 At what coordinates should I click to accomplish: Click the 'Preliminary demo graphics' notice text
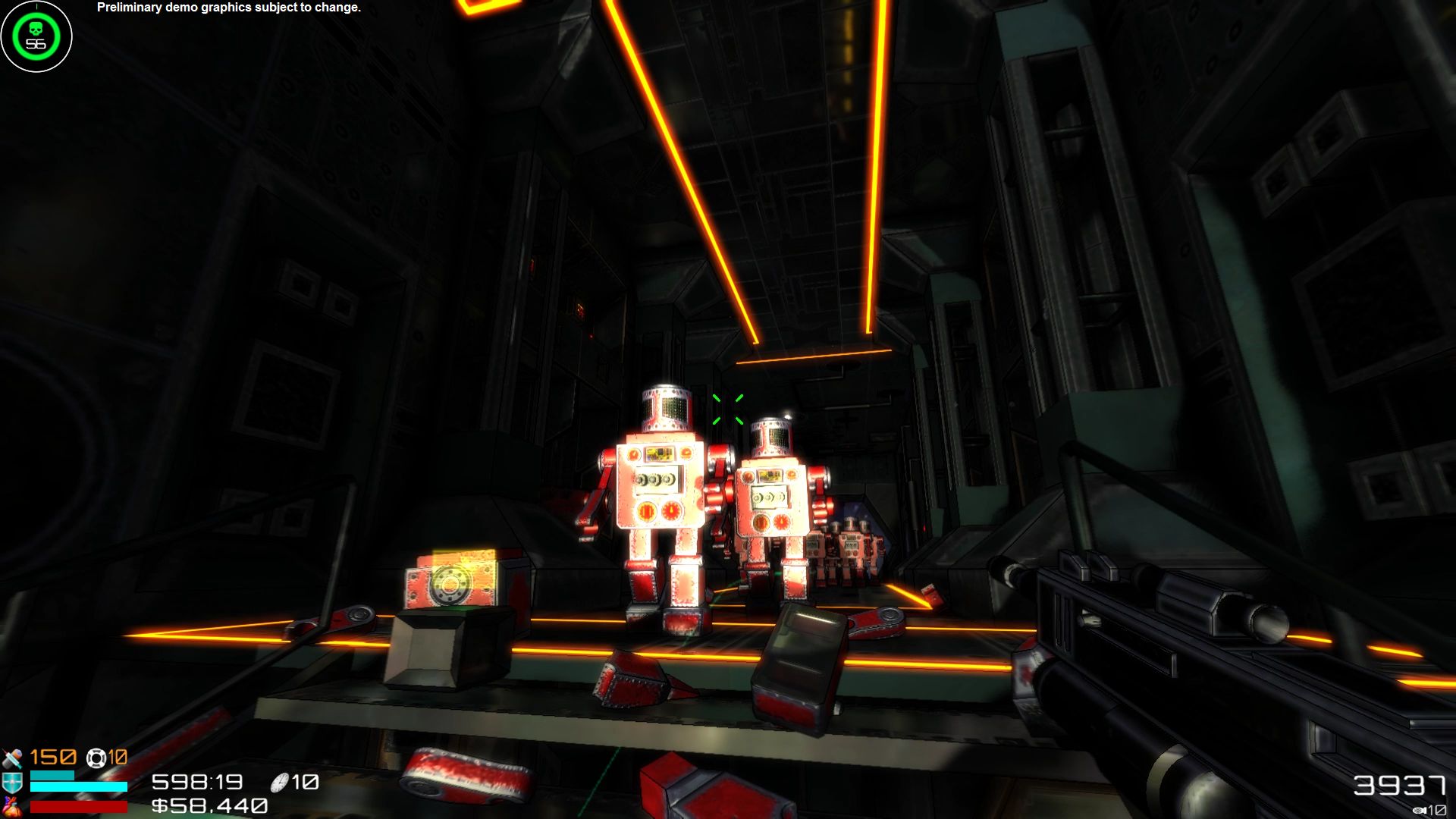click(227, 9)
